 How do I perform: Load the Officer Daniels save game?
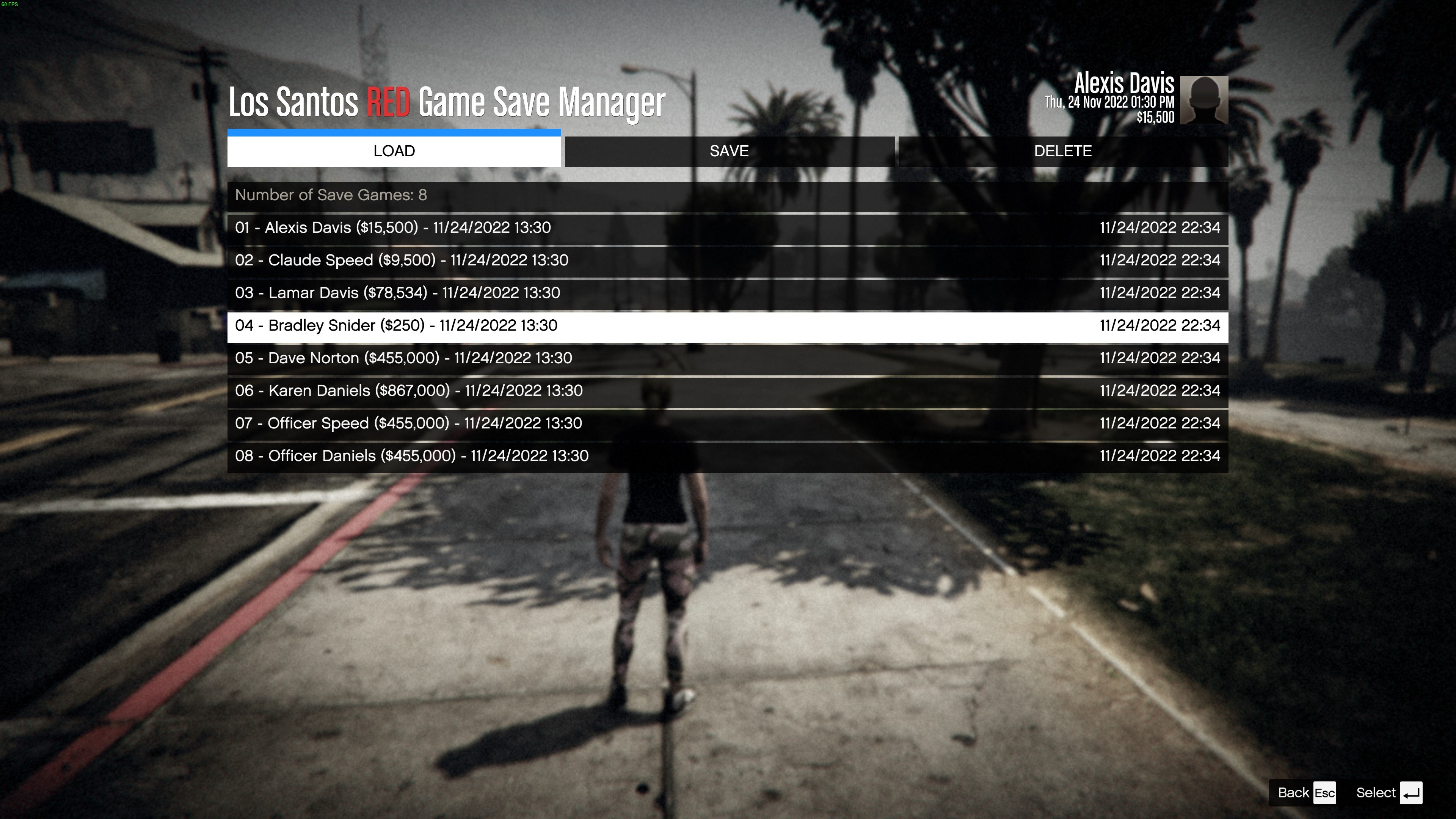coord(728,456)
